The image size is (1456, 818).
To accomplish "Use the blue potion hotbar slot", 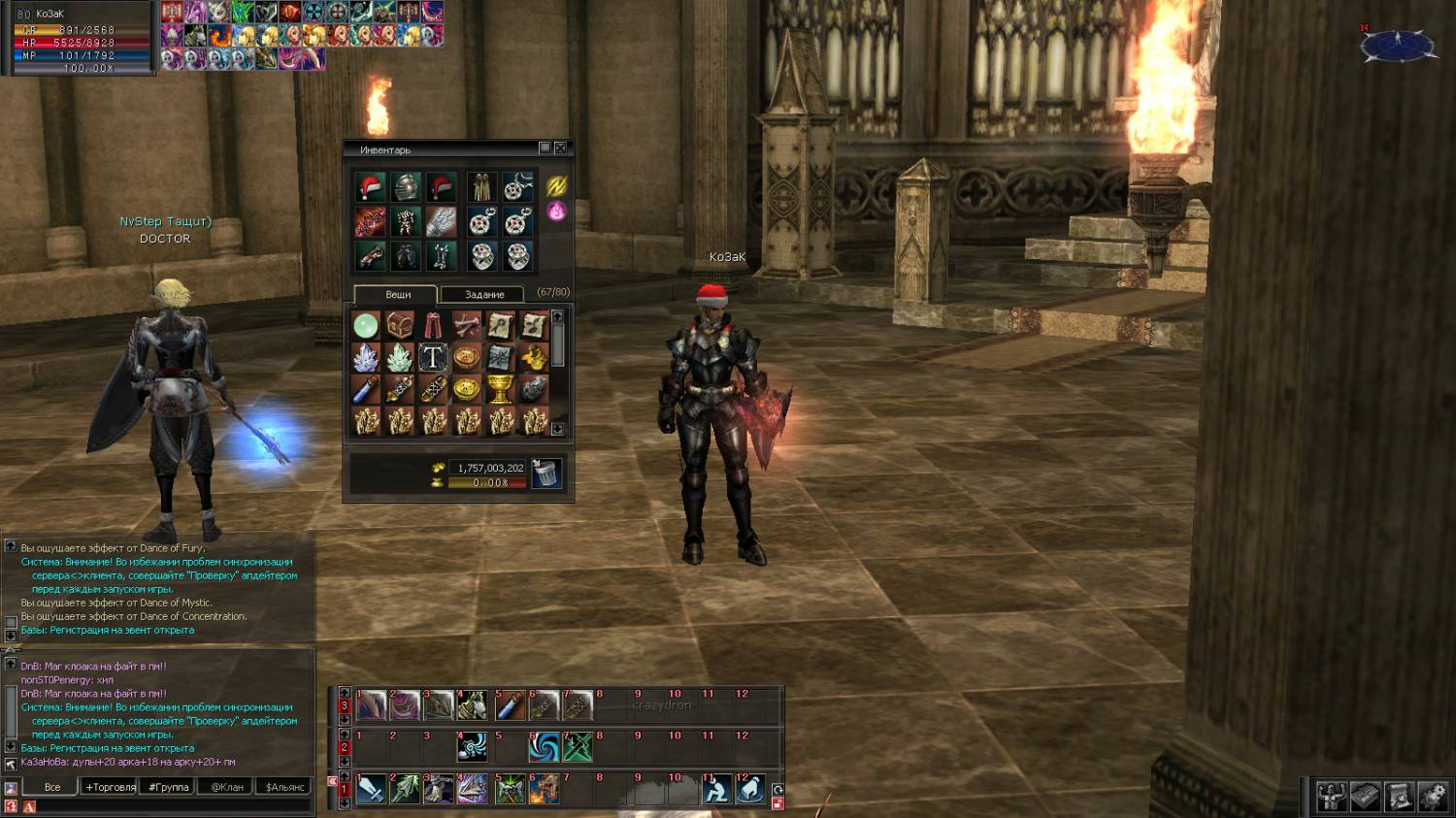I will point(511,706).
